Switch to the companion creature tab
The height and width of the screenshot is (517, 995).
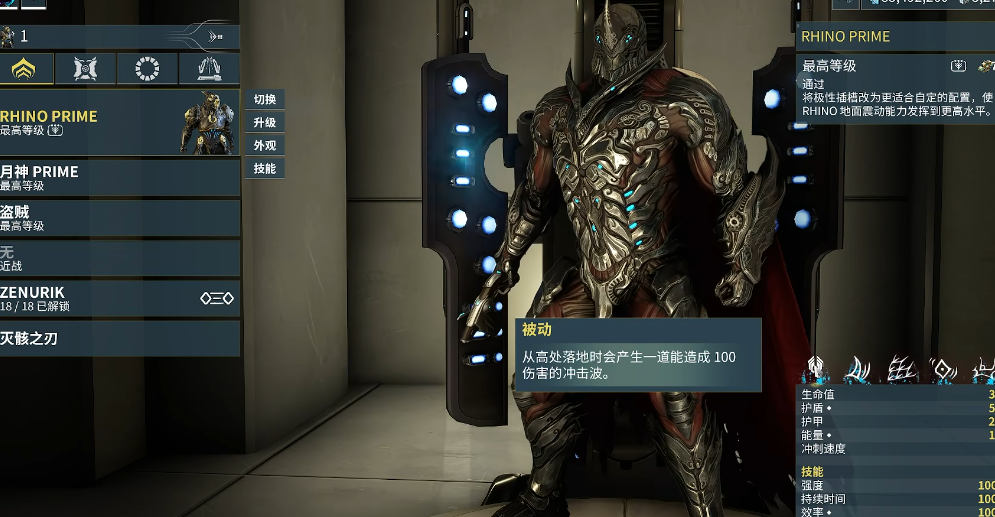click(86, 69)
